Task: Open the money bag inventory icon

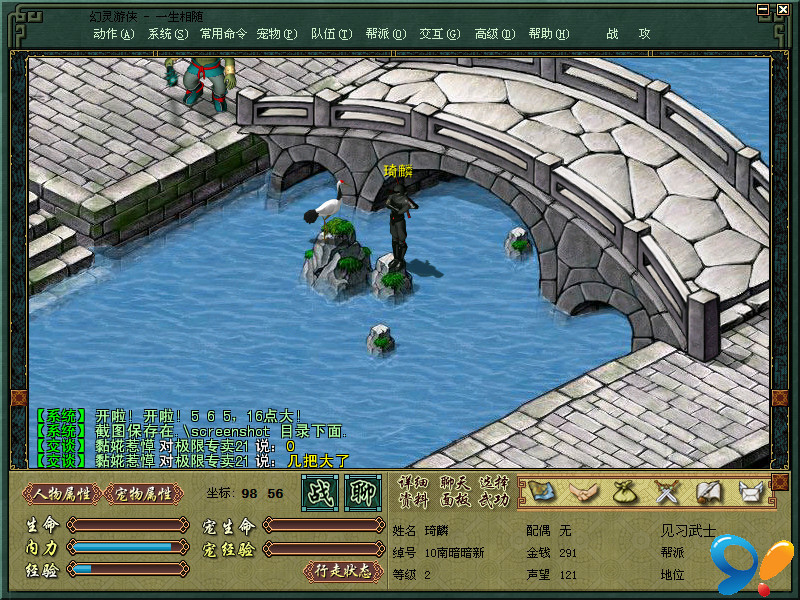Action: [625, 491]
